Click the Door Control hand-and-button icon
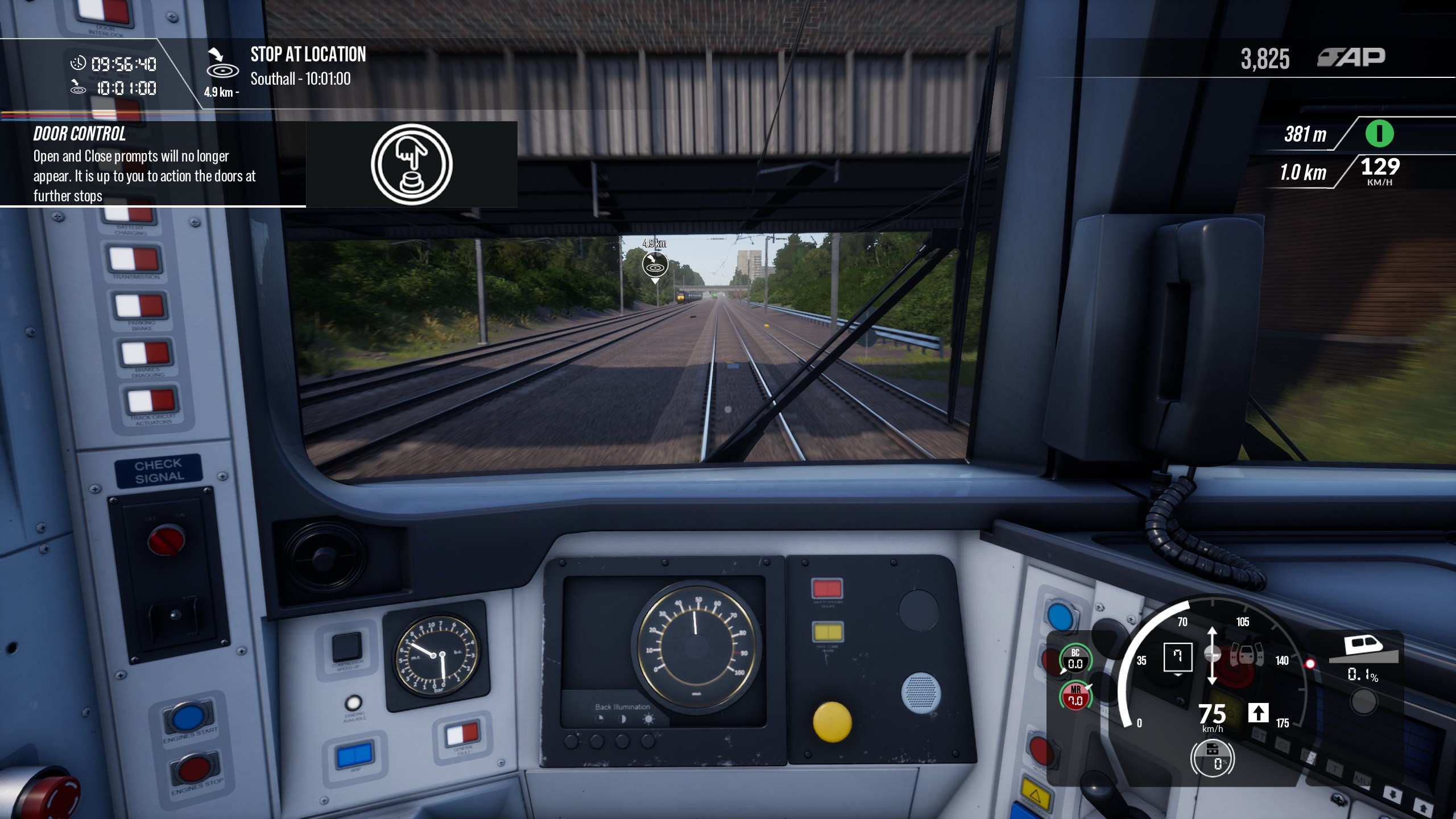Image resolution: width=1456 pixels, height=819 pixels. pyautogui.click(x=412, y=164)
